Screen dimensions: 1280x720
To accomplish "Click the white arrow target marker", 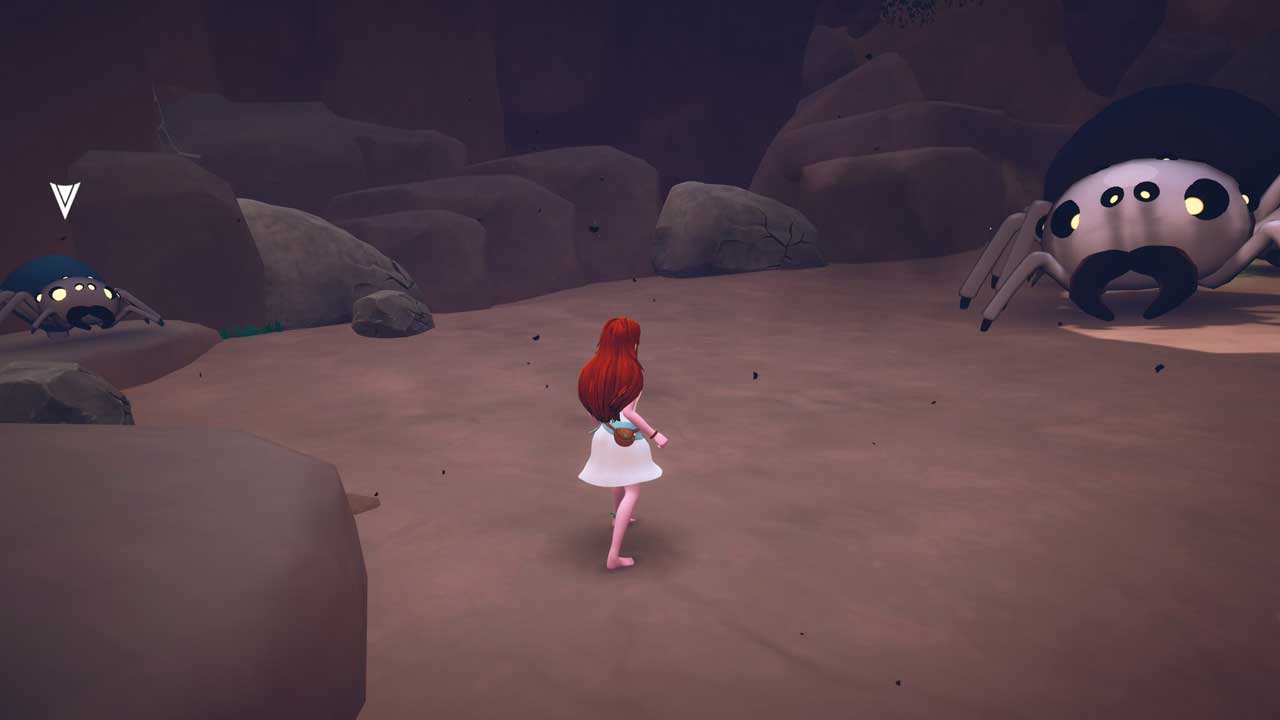I will (x=65, y=199).
